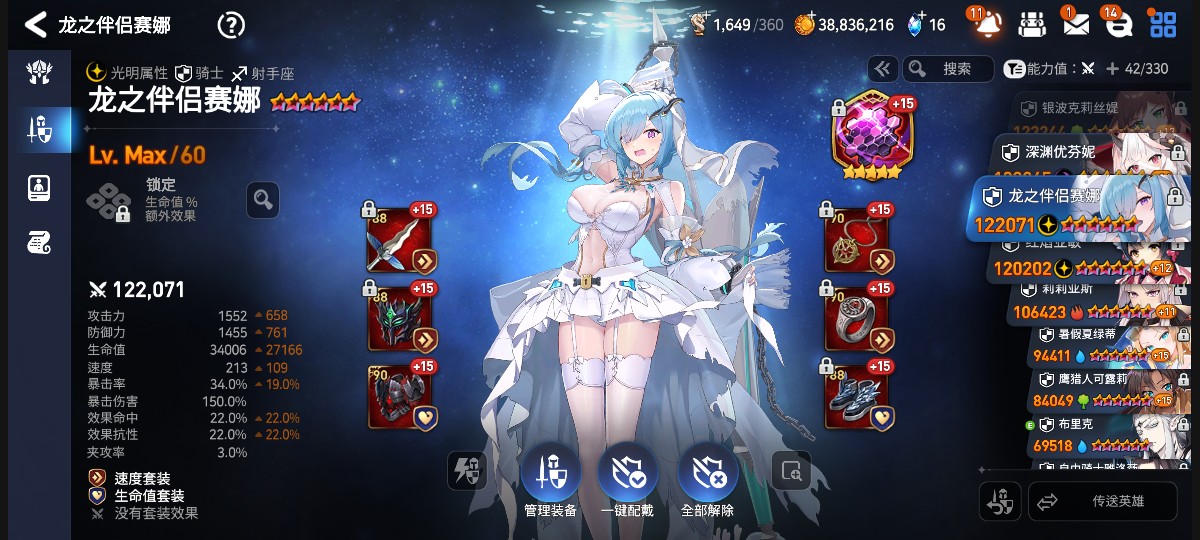Click the 传送英雄 transfer hero button
This screenshot has width=1200, height=540.
click(x=1103, y=501)
